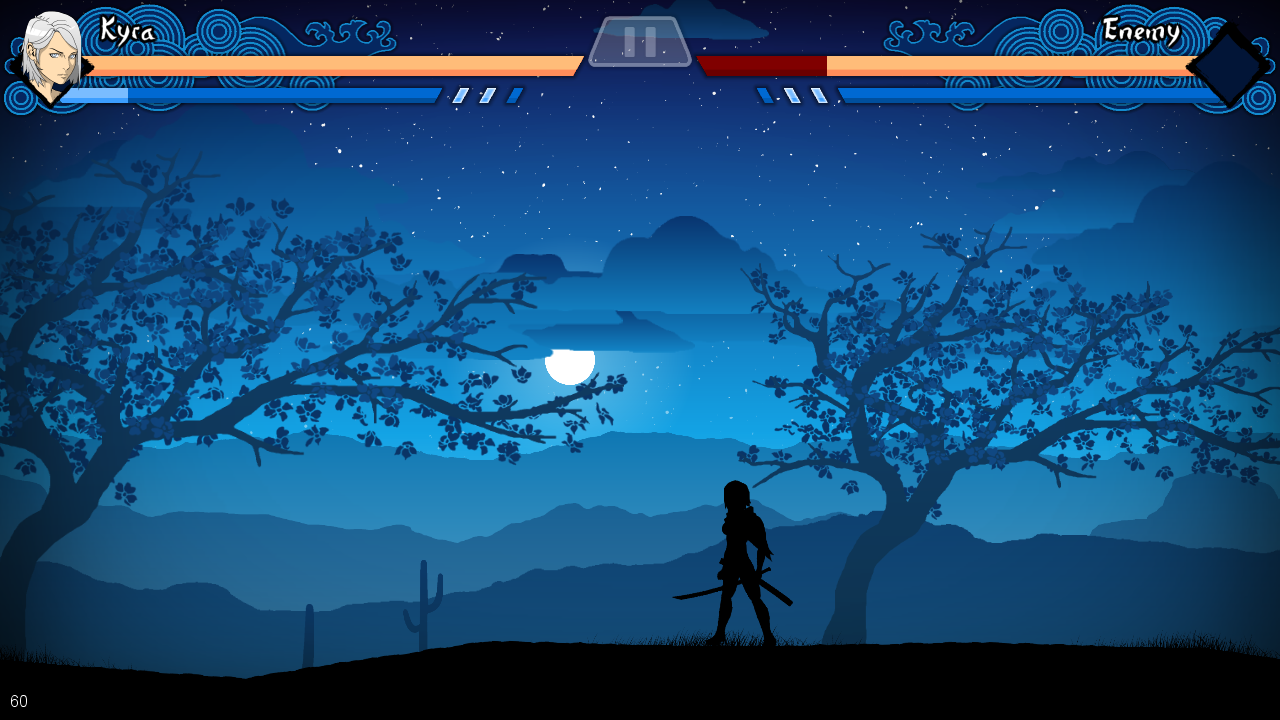Tap the leftmost energy pip on Enemy's side
The image size is (1280, 720).
pos(763,96)
